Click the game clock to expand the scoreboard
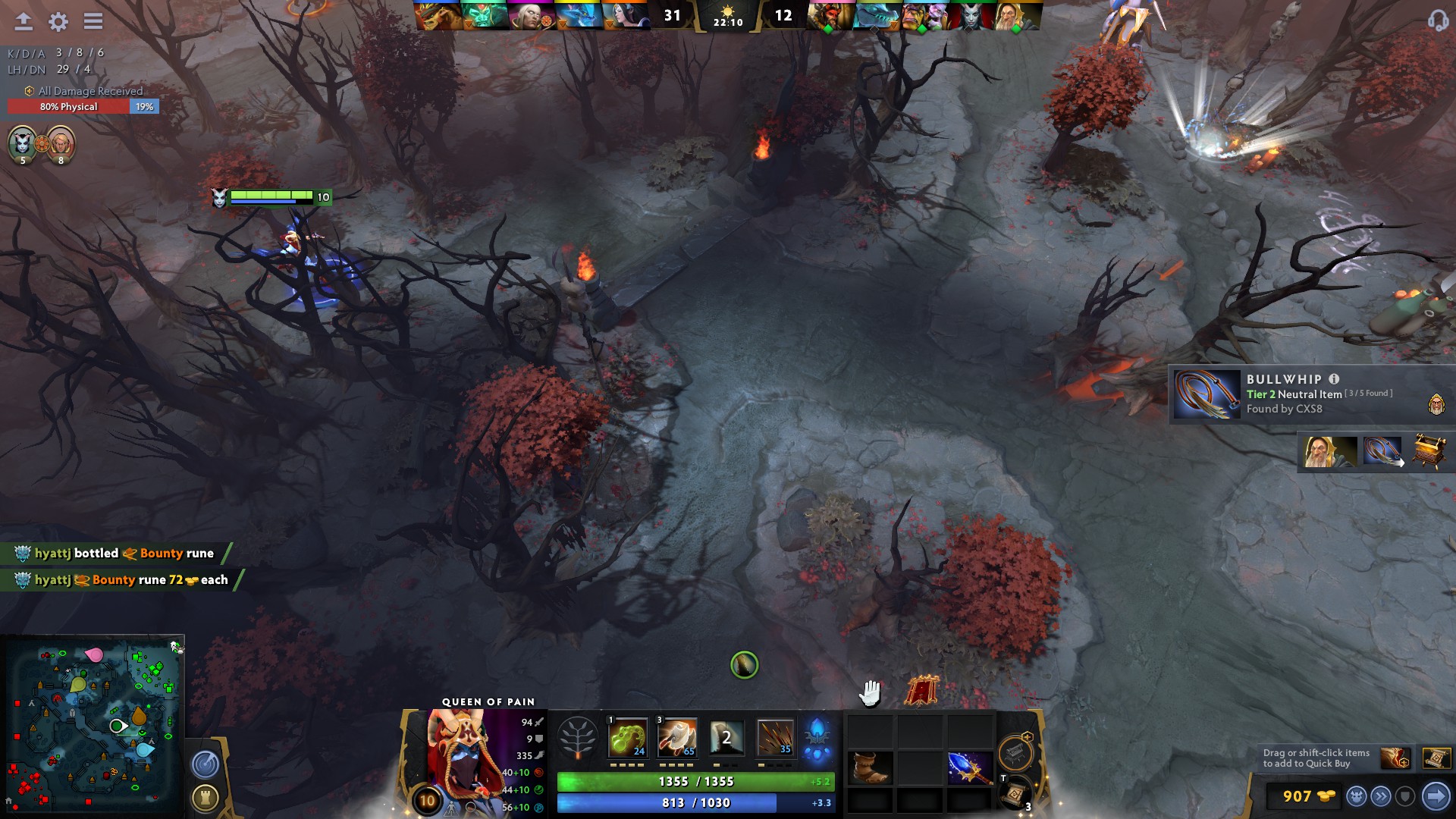This screenshot has height=819, width=1456. pos(728,20)
